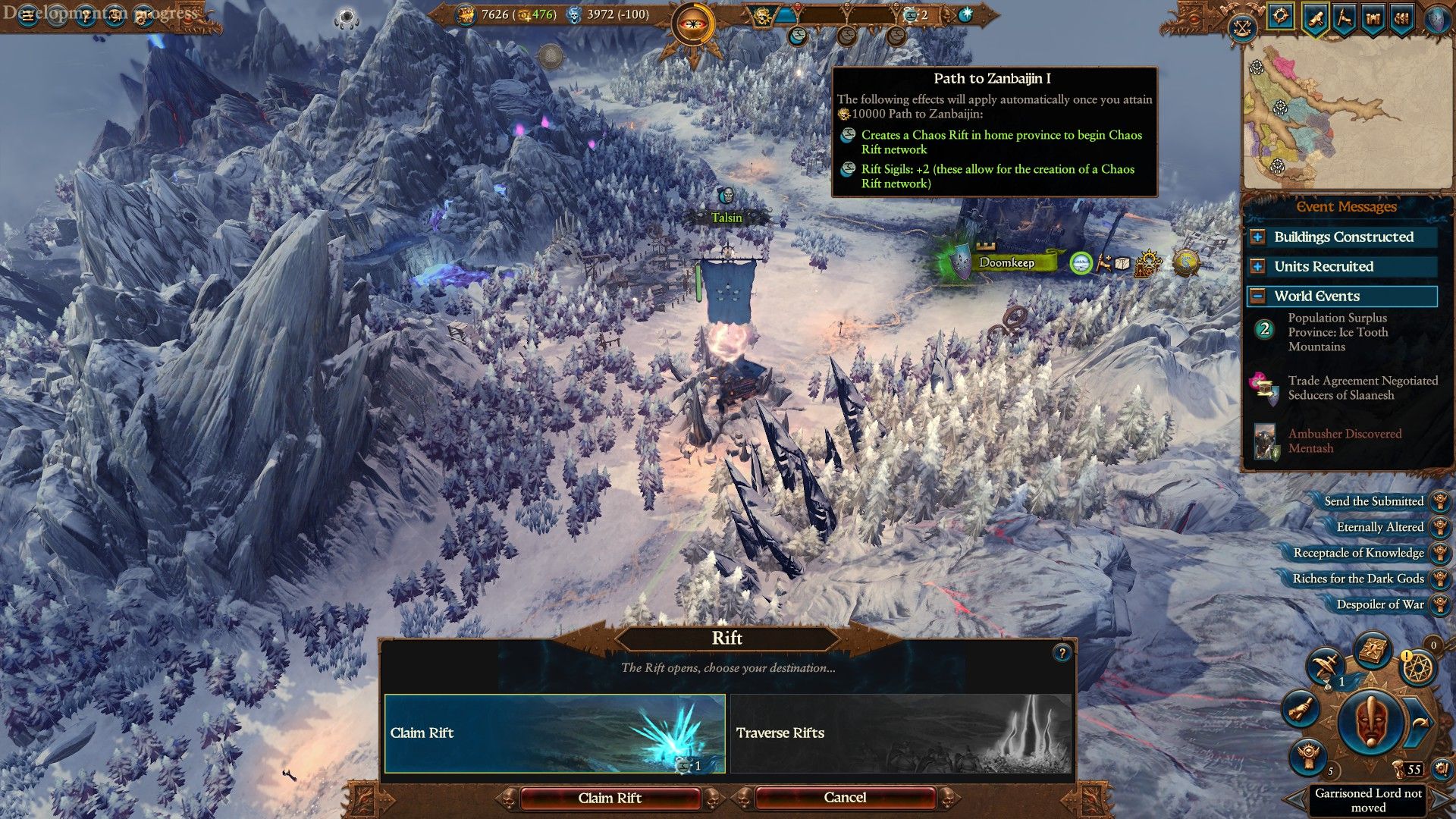The height and width of the screenshot is (819, 1456).
Task: Open the Rift panel help question mark
Action: click(x=1062, y=653)
